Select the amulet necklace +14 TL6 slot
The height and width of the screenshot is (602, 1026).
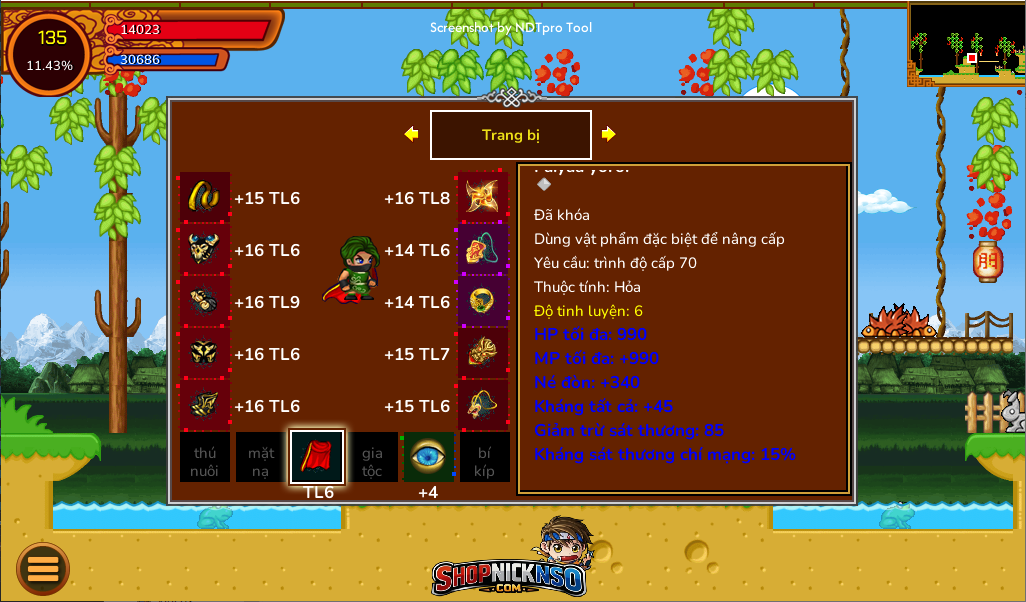(483, 249)
